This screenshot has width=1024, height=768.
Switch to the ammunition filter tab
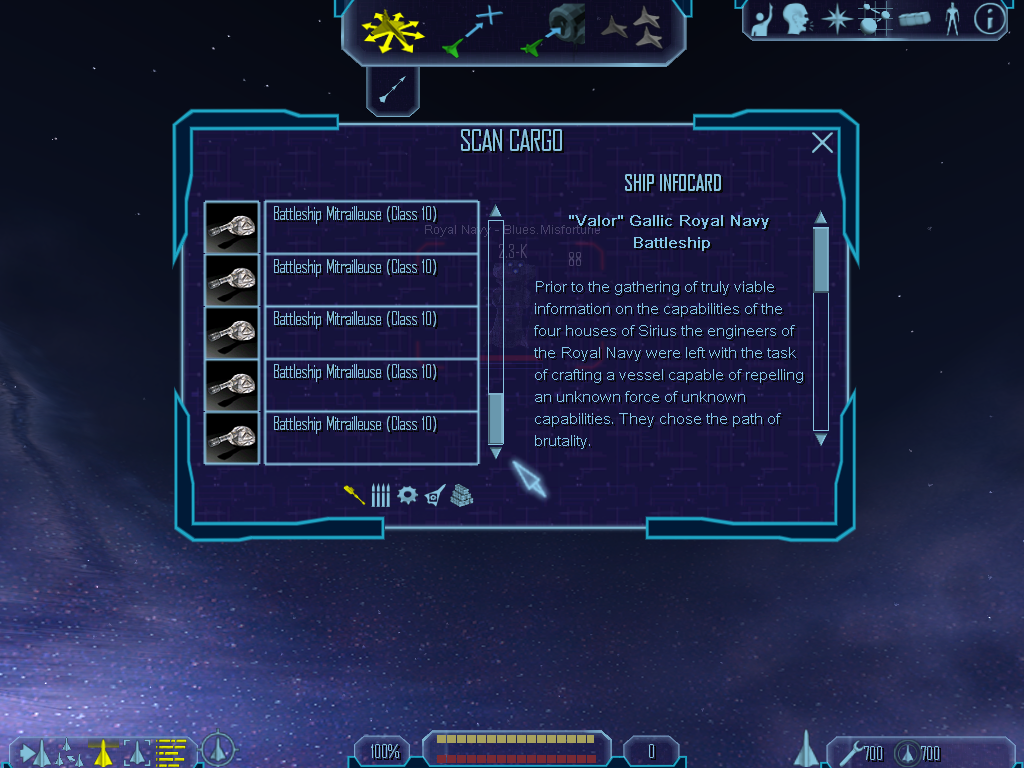(x=380, y=495)
